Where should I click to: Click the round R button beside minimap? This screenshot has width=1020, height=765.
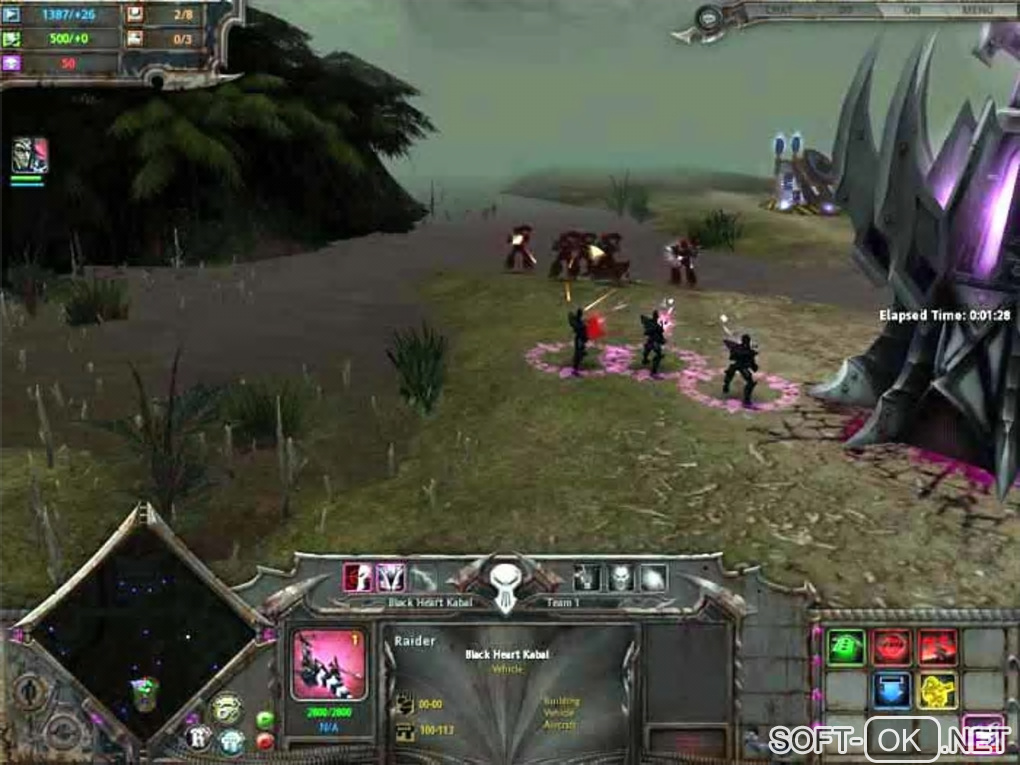point(199,738)
